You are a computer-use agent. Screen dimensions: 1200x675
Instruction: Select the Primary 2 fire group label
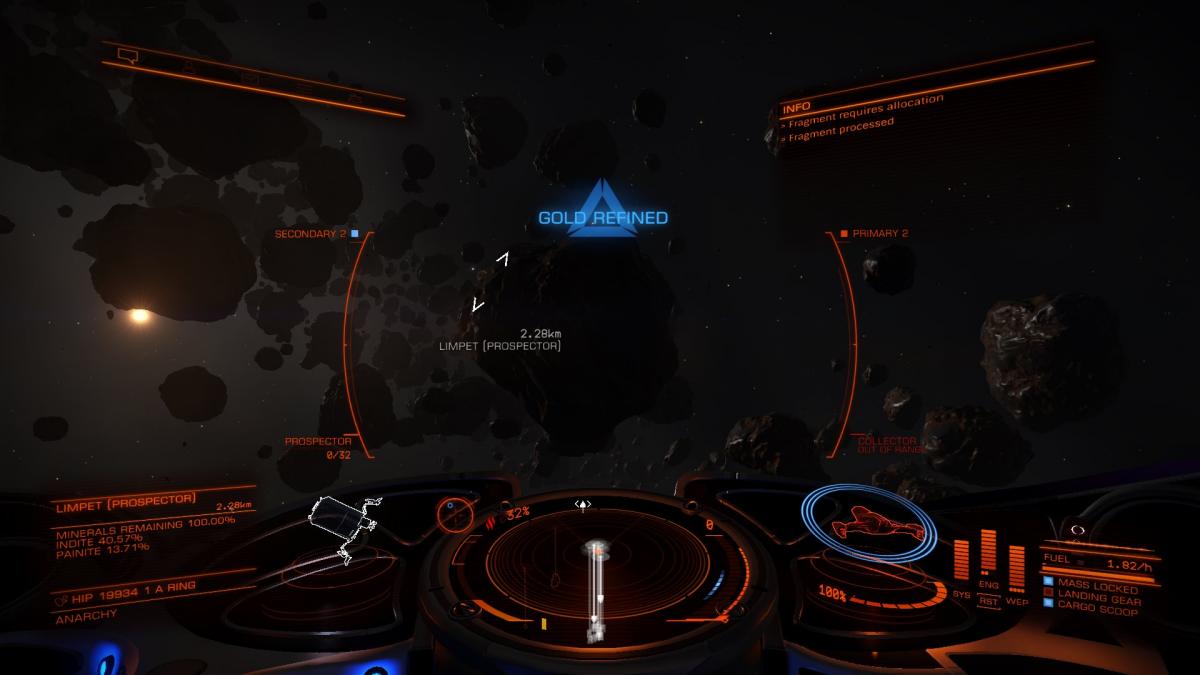click(876, 234)
